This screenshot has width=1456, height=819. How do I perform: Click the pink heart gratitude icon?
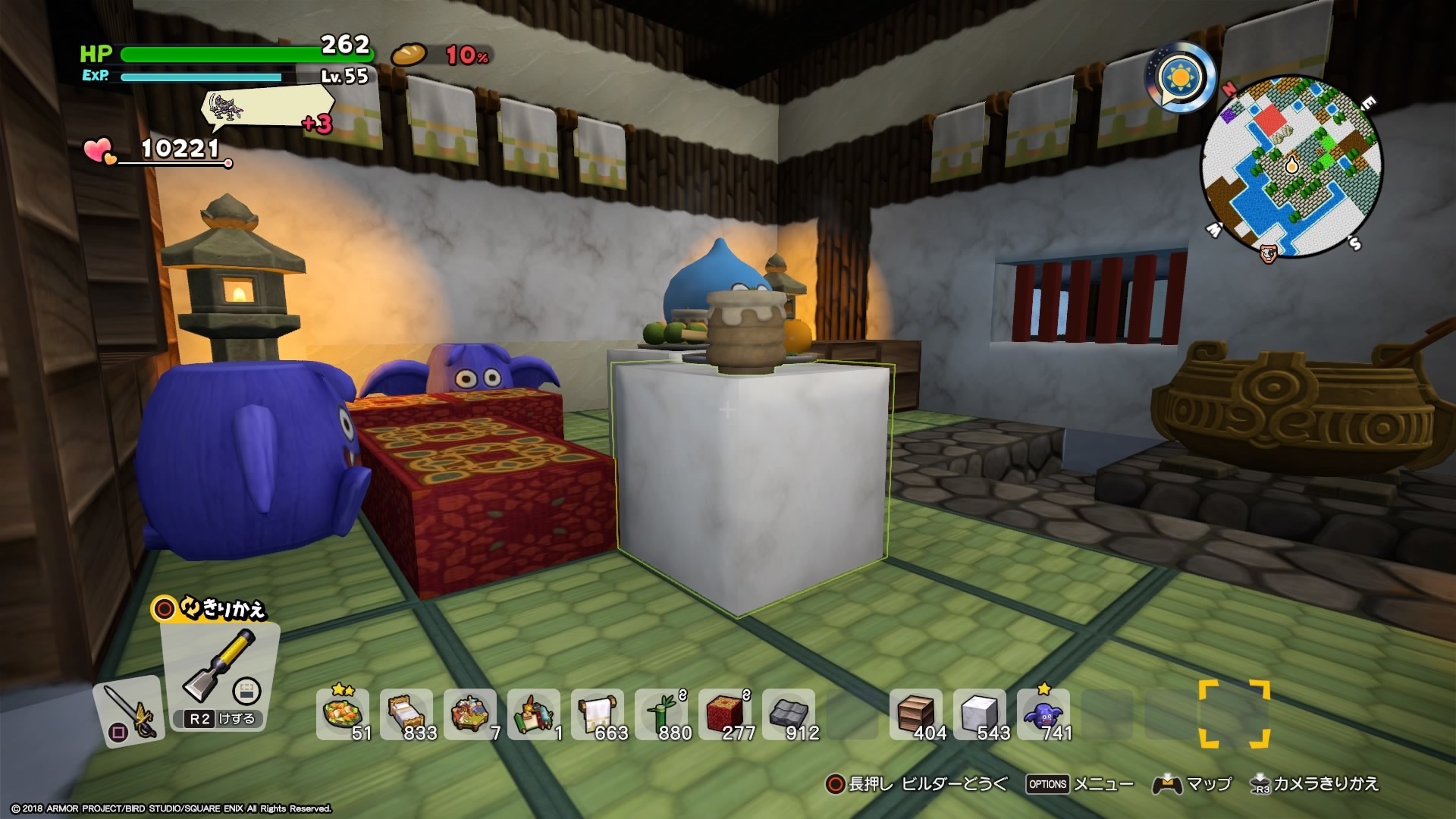(x=99, y=151)
